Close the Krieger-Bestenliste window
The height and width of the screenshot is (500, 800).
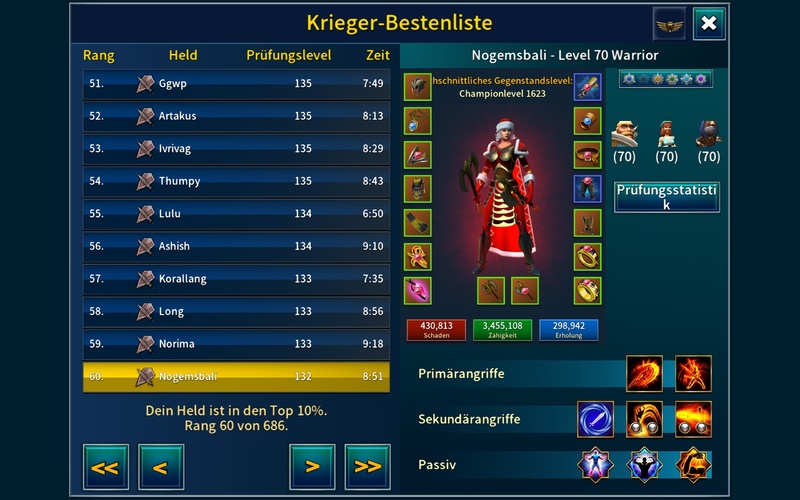pyautogui.click(x=709, y=24)
